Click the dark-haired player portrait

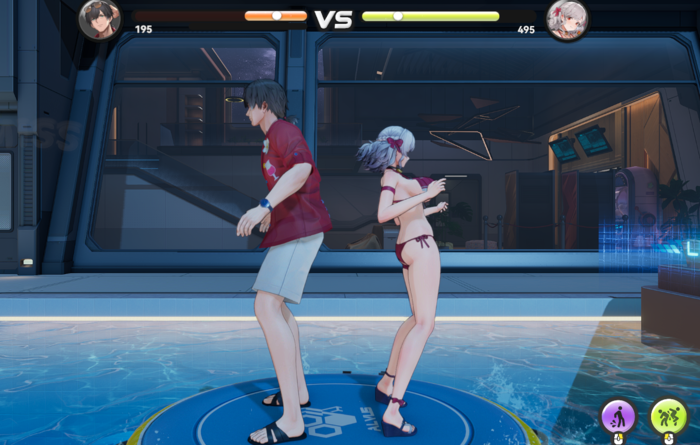100,19
